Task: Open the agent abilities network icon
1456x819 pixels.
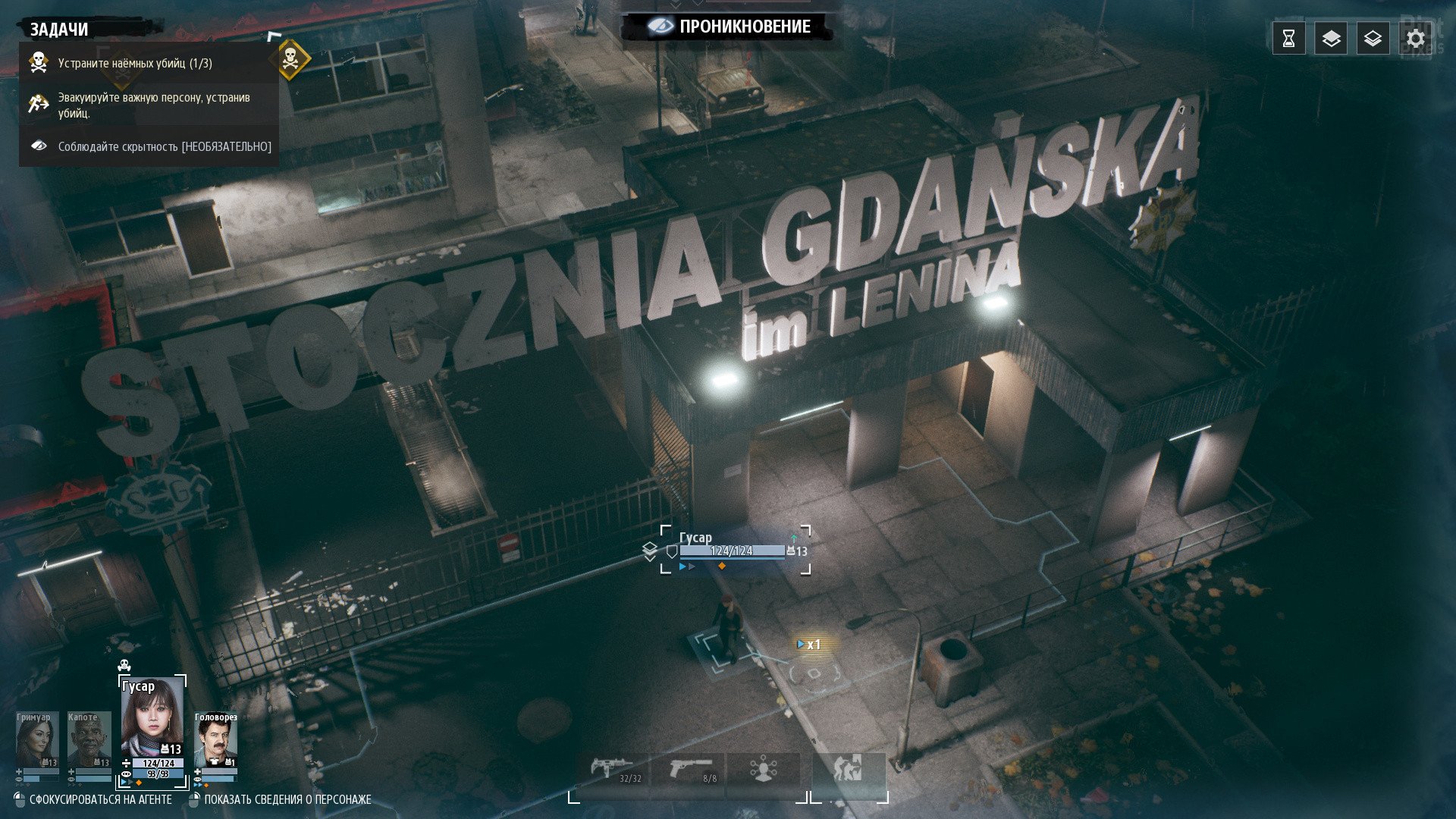Action: [763, 771]
